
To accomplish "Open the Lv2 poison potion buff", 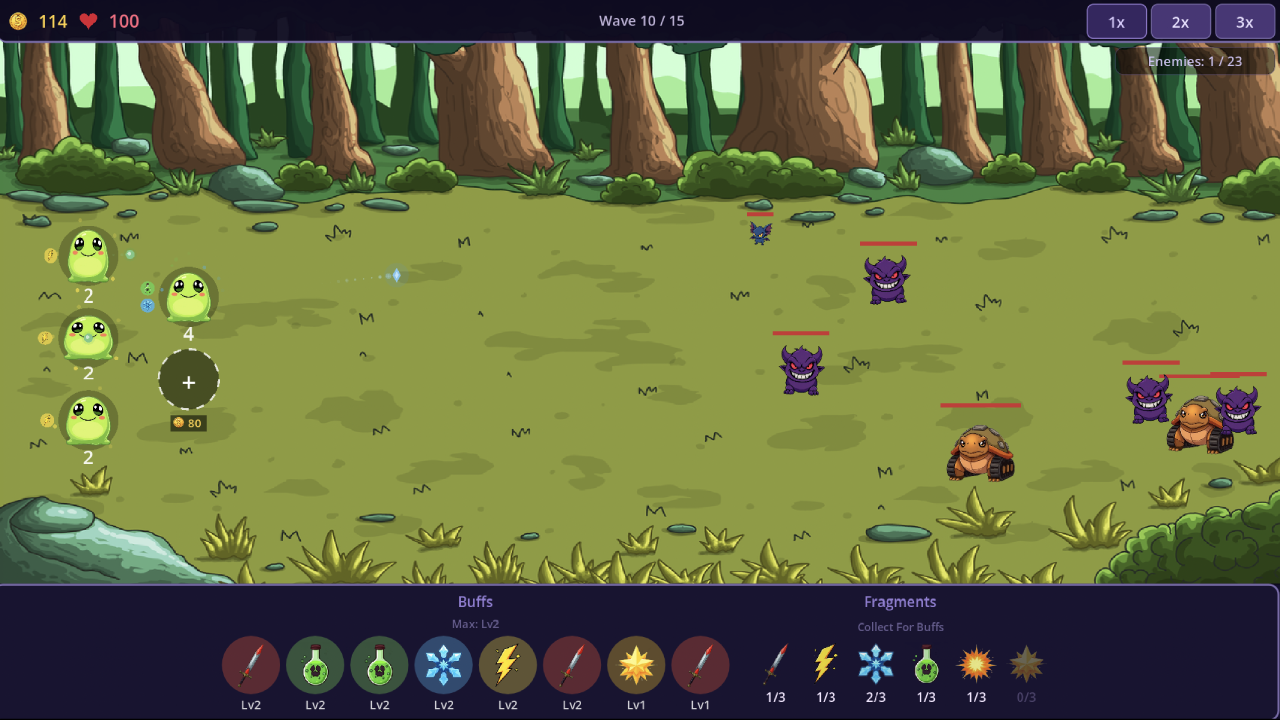I will tap(315, 664).
